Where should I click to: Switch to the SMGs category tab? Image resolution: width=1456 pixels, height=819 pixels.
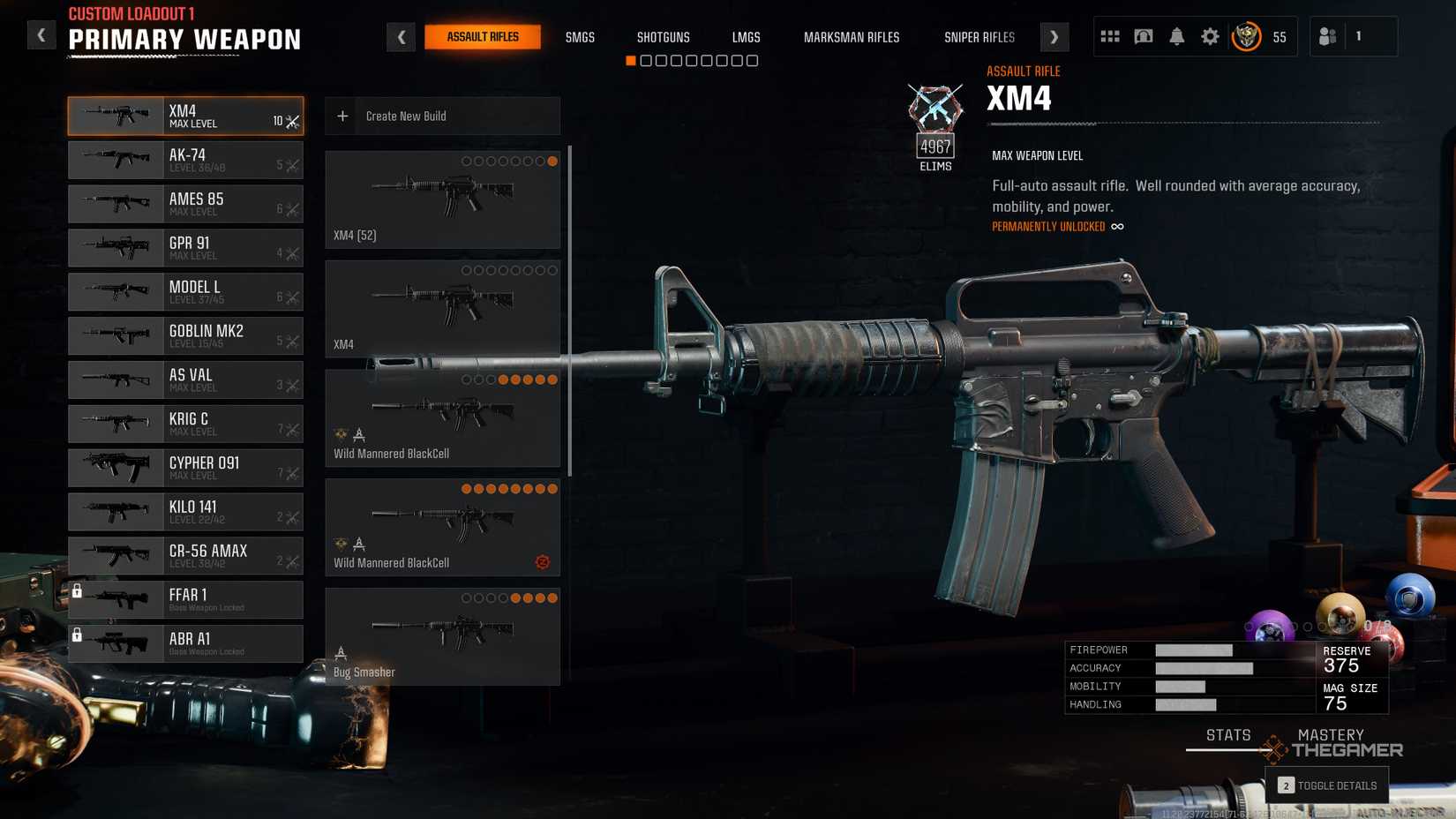point(580,37)
